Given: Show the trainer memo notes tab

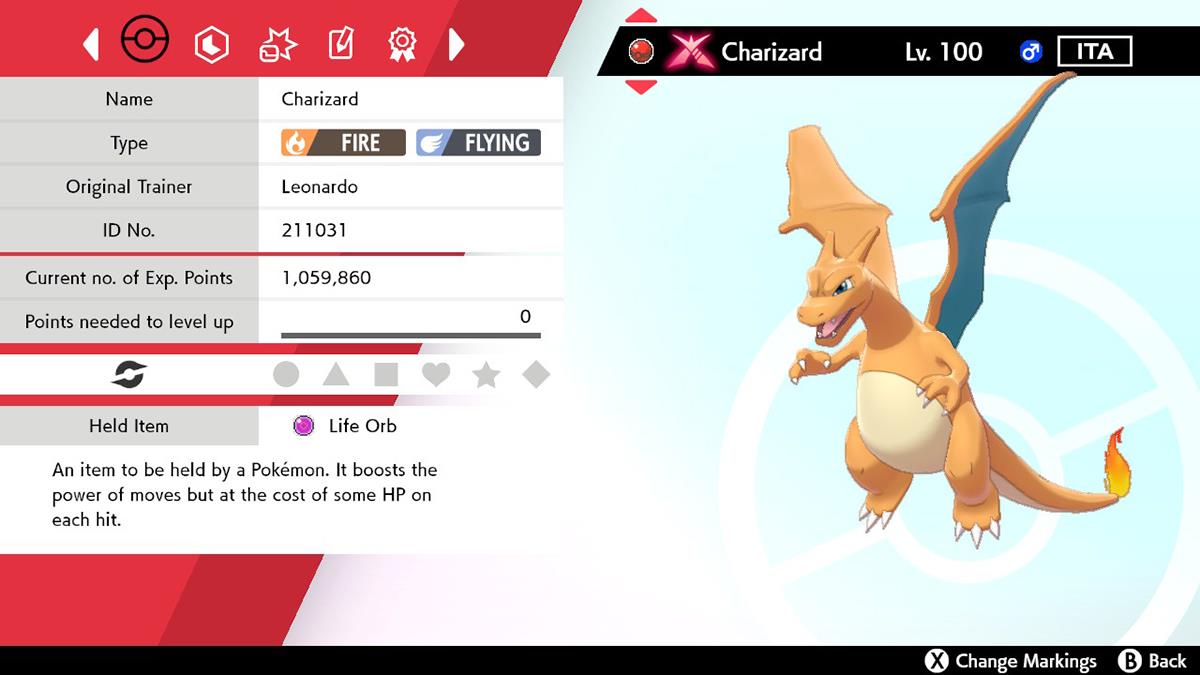Looking at the screenshot, I should 340,43.
